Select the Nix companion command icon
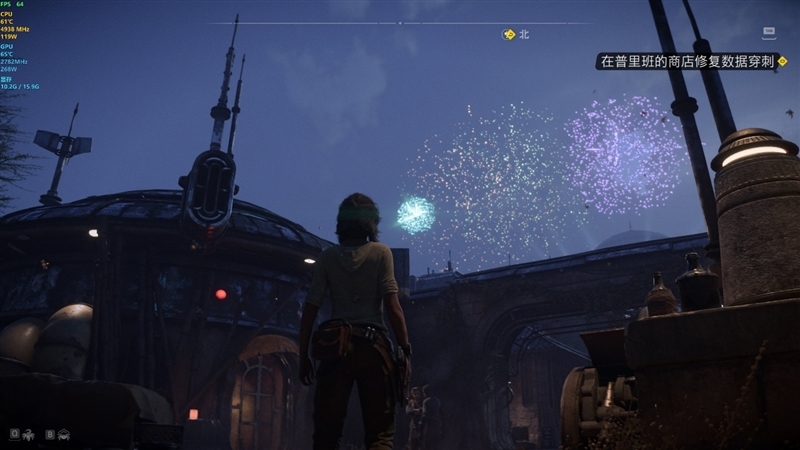This screenshot has height=450, width=800. click(28, 434)
